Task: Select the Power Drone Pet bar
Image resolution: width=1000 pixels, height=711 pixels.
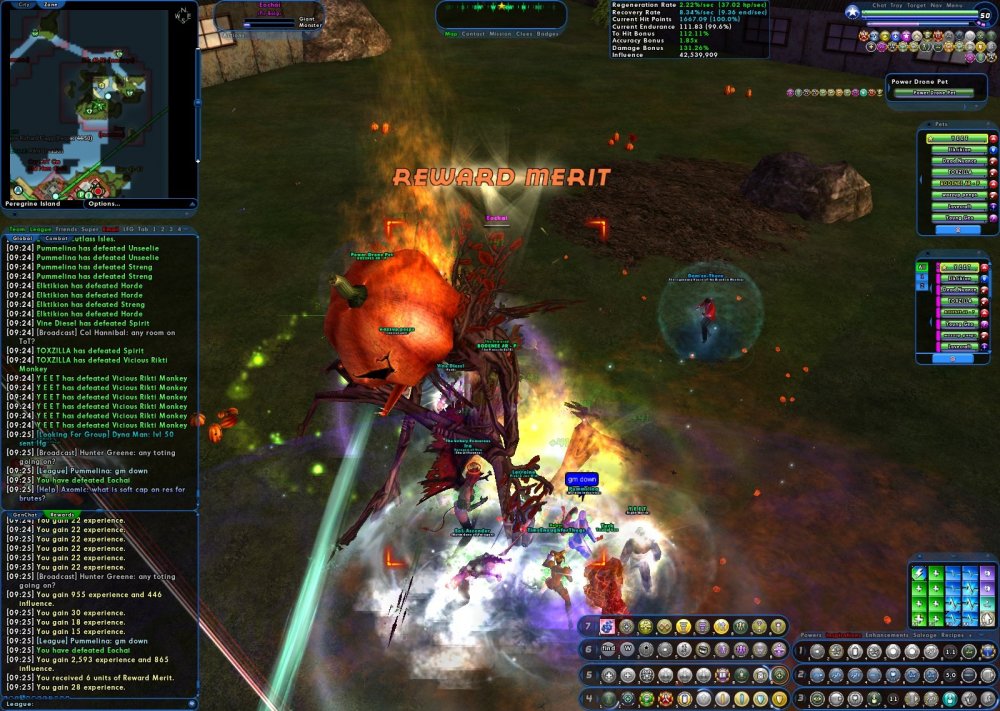Action: (934, 92)
